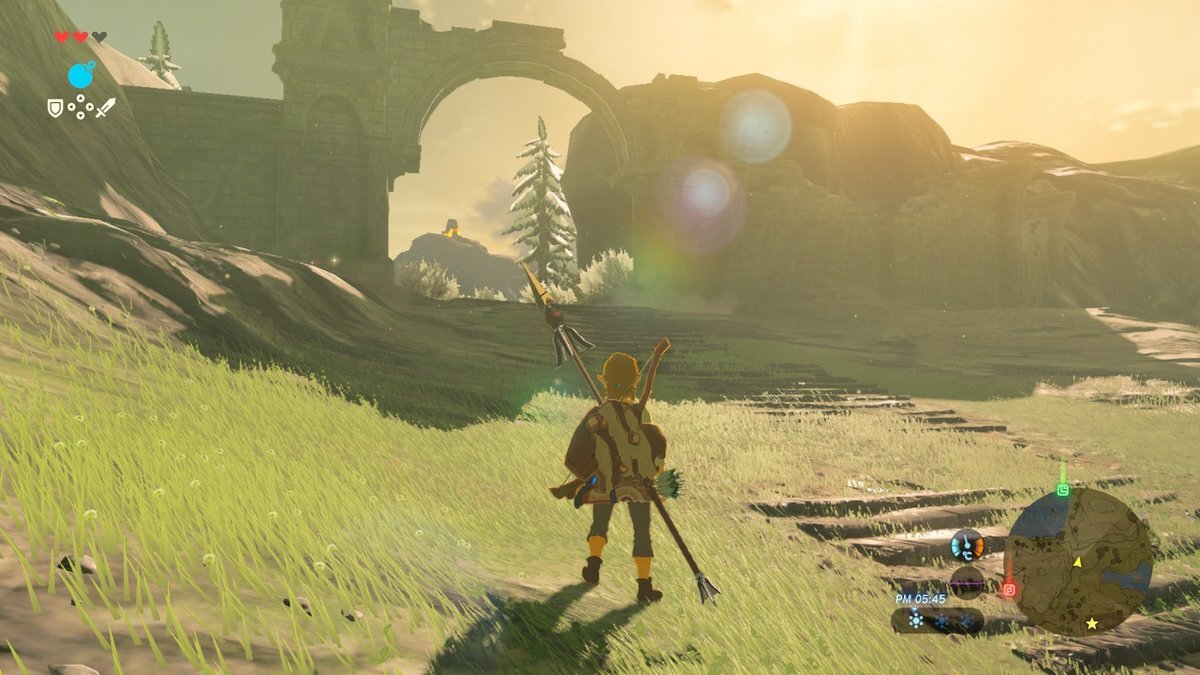Click the purple noise level meter
The width and height of the screenshot is (1200, 675).
967,581
